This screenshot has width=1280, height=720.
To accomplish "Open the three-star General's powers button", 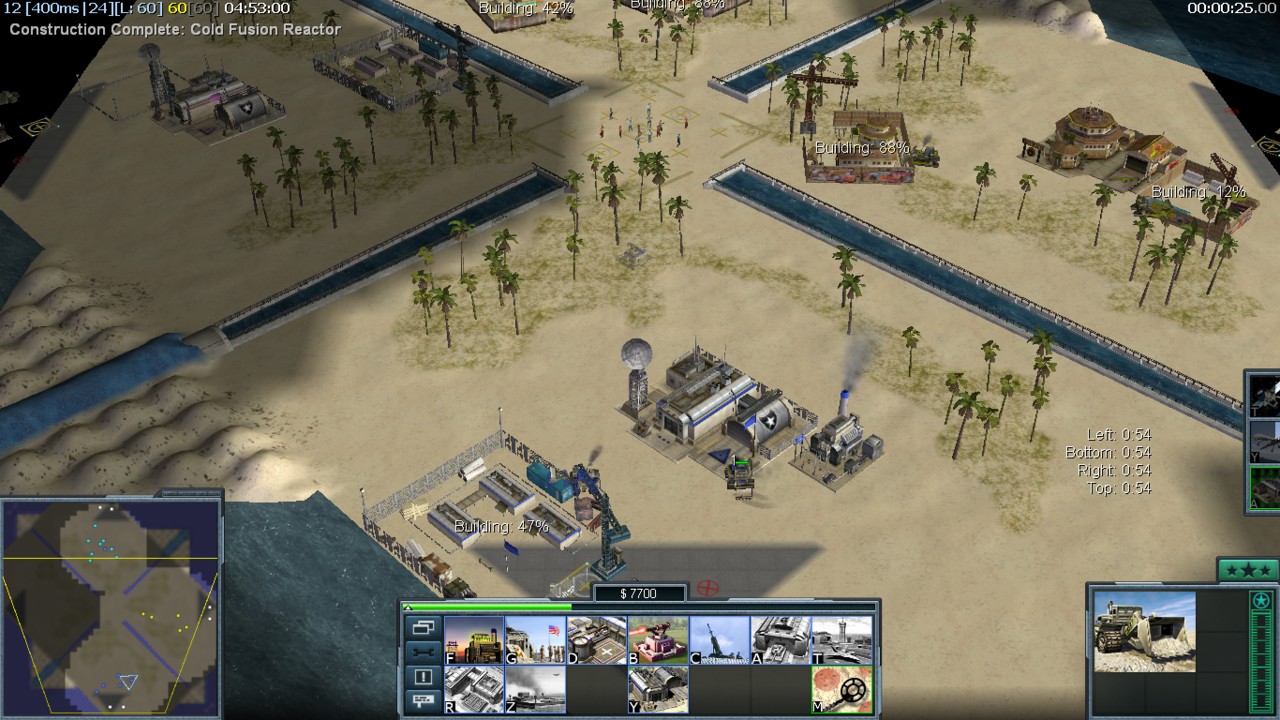I will (1247, 570).
